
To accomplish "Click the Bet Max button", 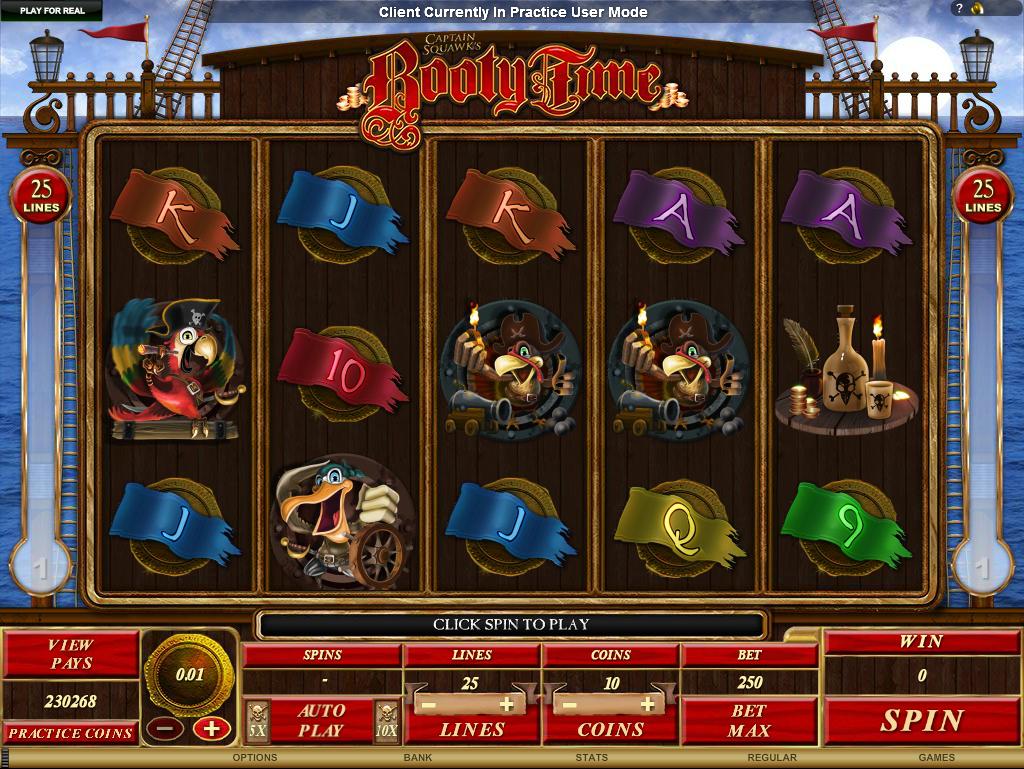I will [748, 720].
